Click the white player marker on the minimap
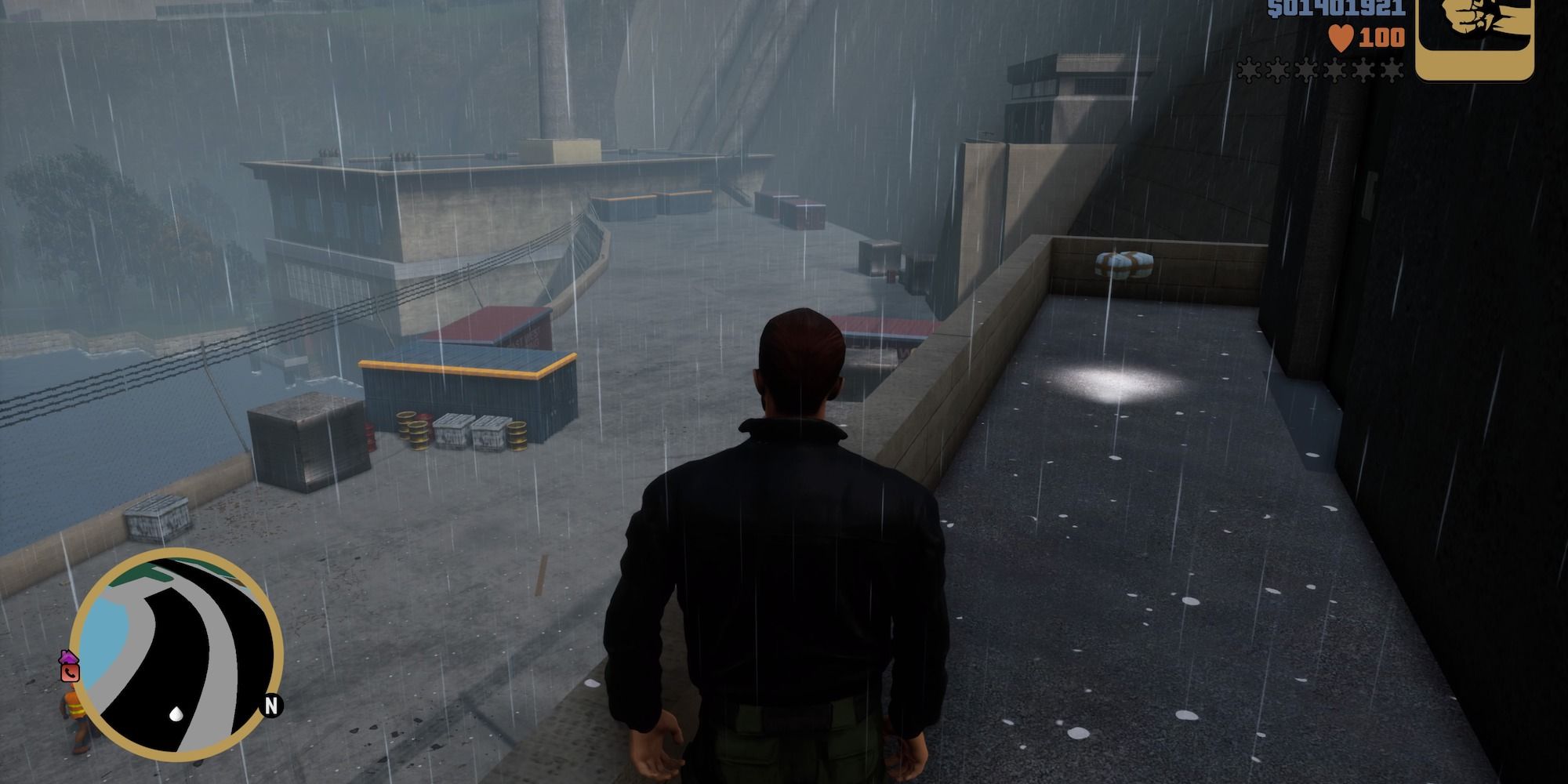Image resolution: width=1568 pixels, height=784 pixels. (176, 714)
